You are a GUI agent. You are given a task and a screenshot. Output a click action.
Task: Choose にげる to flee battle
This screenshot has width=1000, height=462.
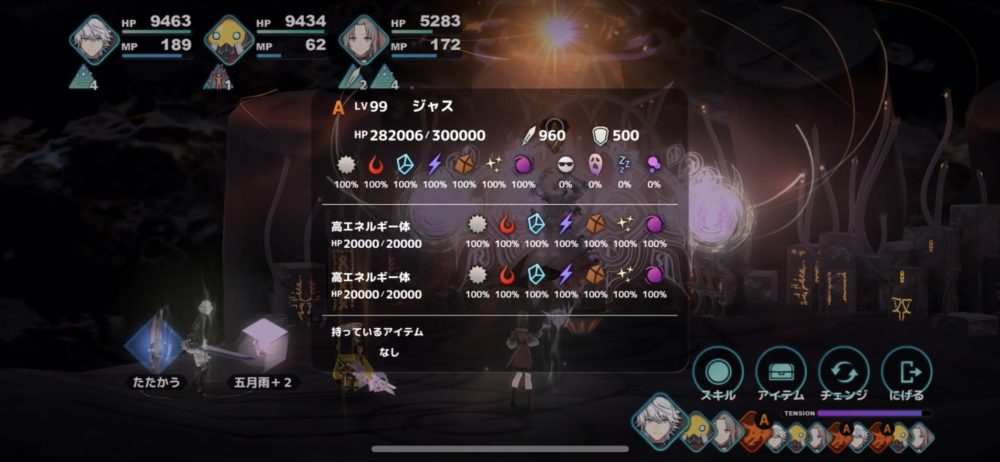(x=907, y=370)
